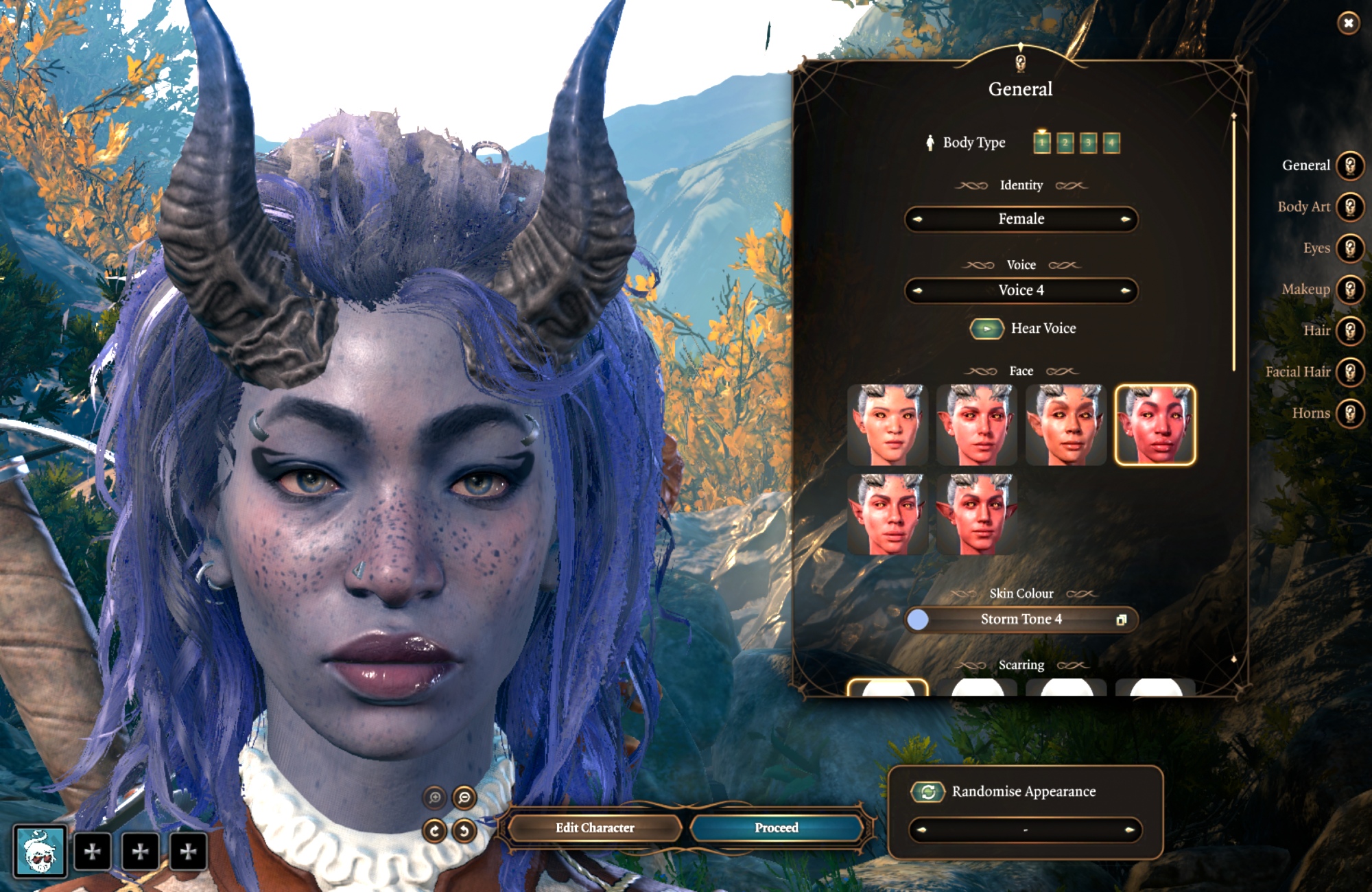
Task: Zoom in on the character
Action: pos(435,797)
